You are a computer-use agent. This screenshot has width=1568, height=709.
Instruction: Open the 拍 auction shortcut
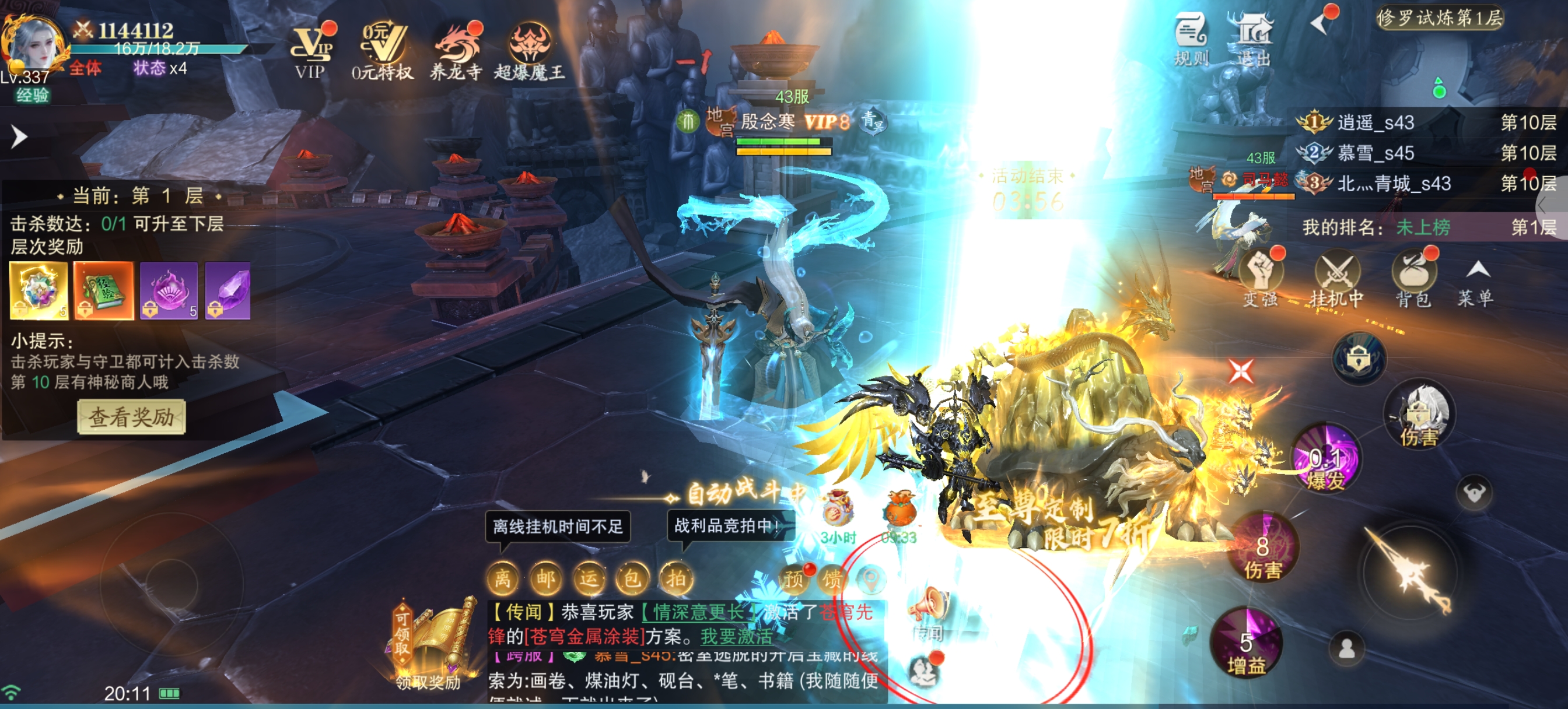click(675, 578)
